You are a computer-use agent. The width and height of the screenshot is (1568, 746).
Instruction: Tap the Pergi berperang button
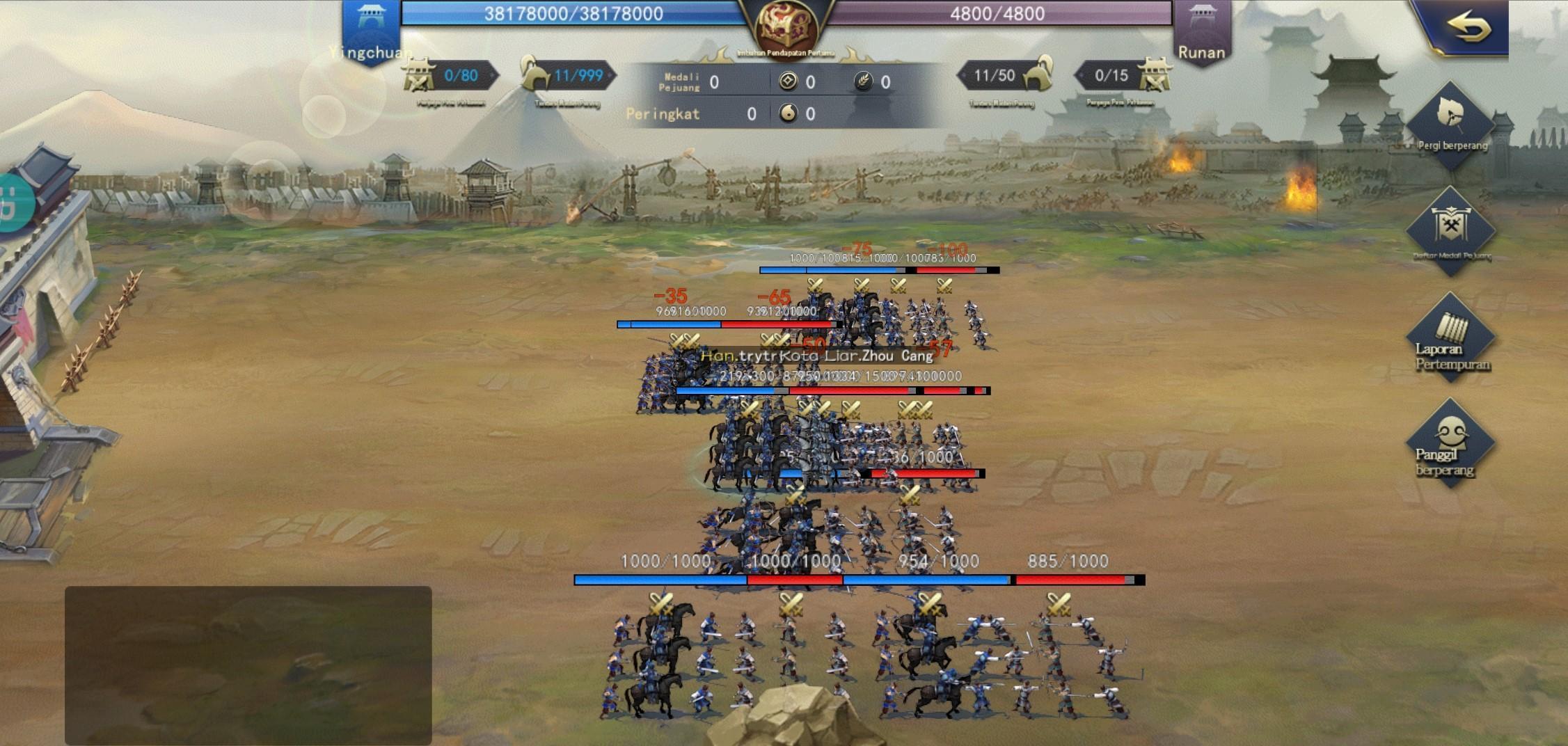pyautogui.click(x=1451, y=125)
